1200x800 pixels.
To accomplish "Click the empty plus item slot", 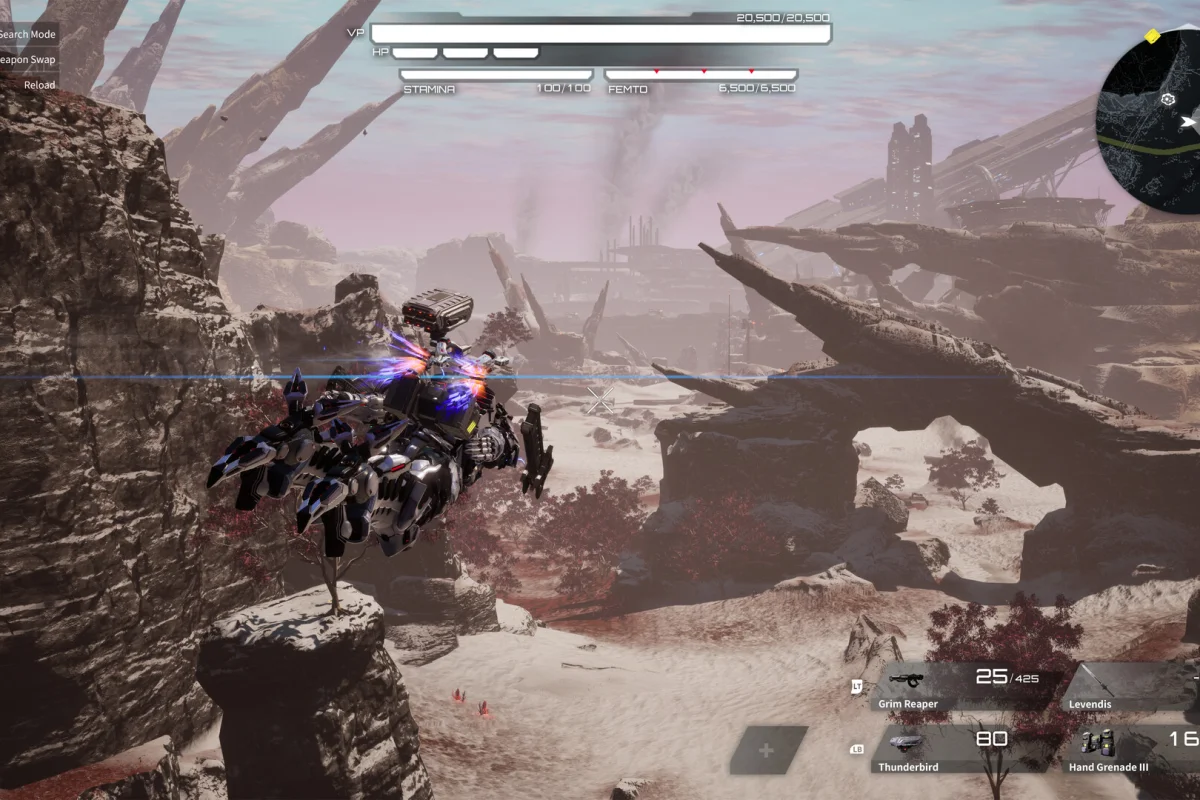I will point(768,750).
